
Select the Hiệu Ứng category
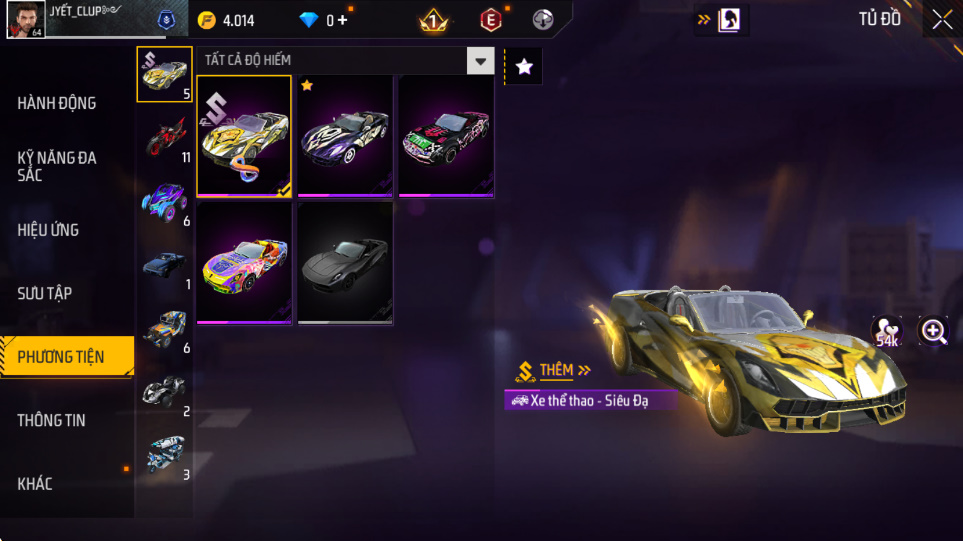click(48, 230)
